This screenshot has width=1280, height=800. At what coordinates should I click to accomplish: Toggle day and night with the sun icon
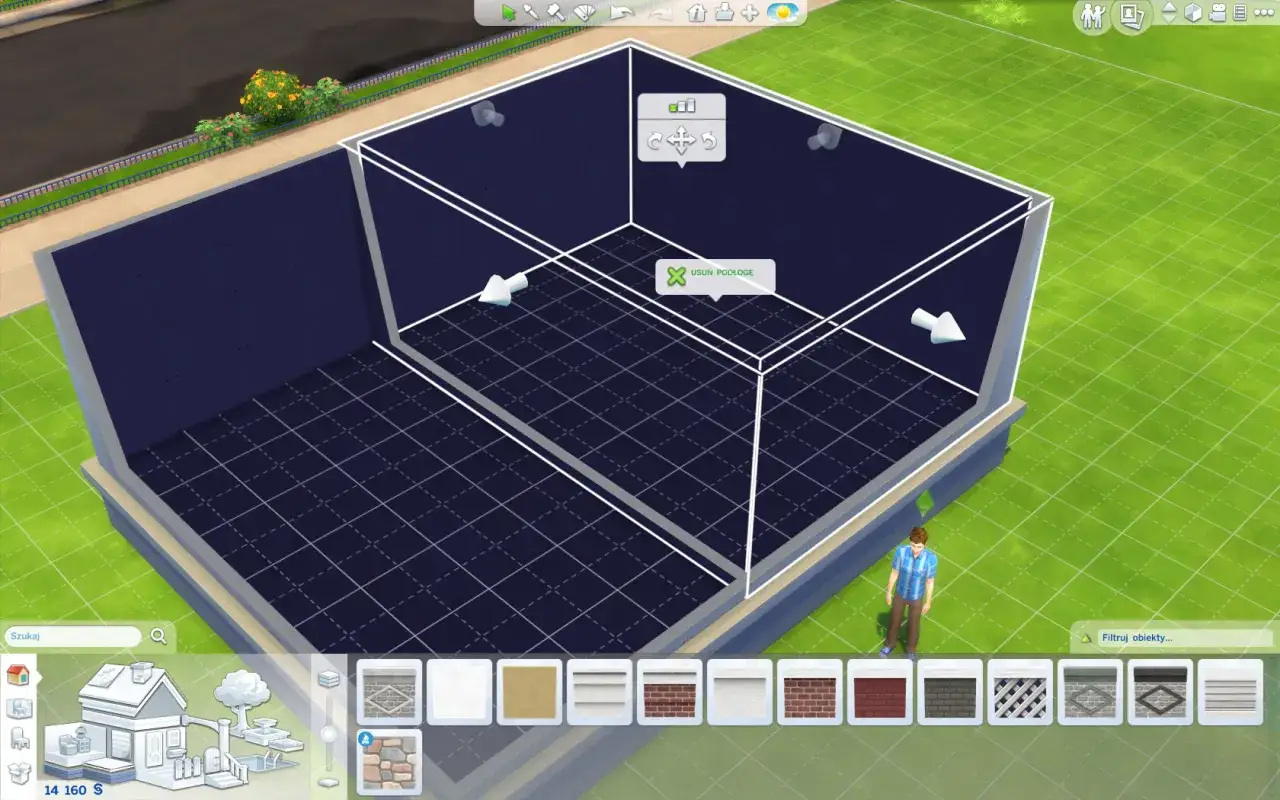coord(783,13)
